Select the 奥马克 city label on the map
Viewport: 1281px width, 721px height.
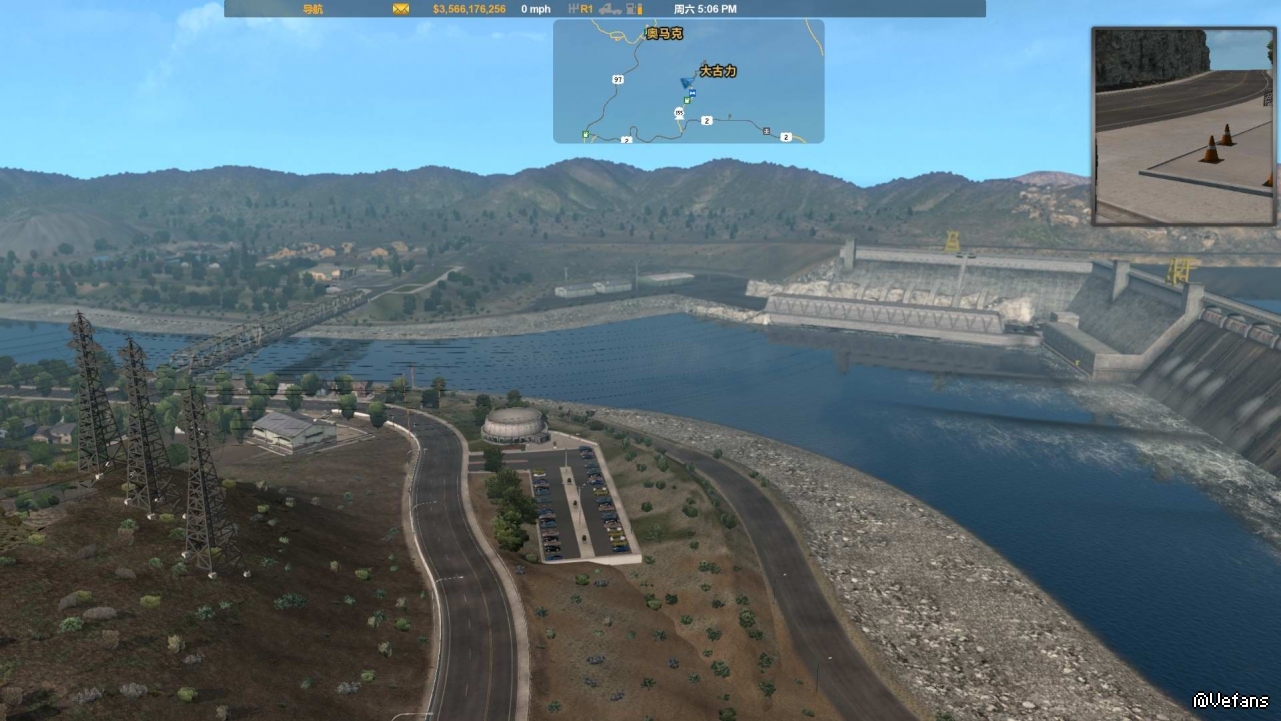coord(664,34)
